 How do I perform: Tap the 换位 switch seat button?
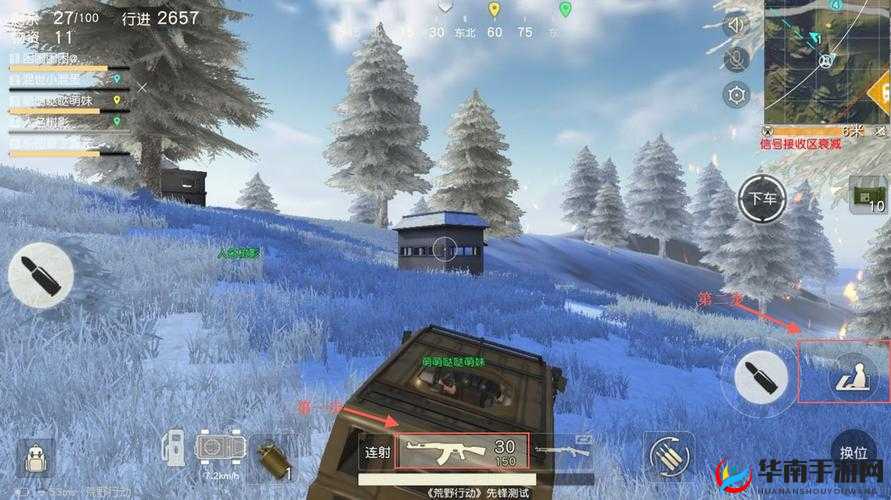[x=853, y=452]
